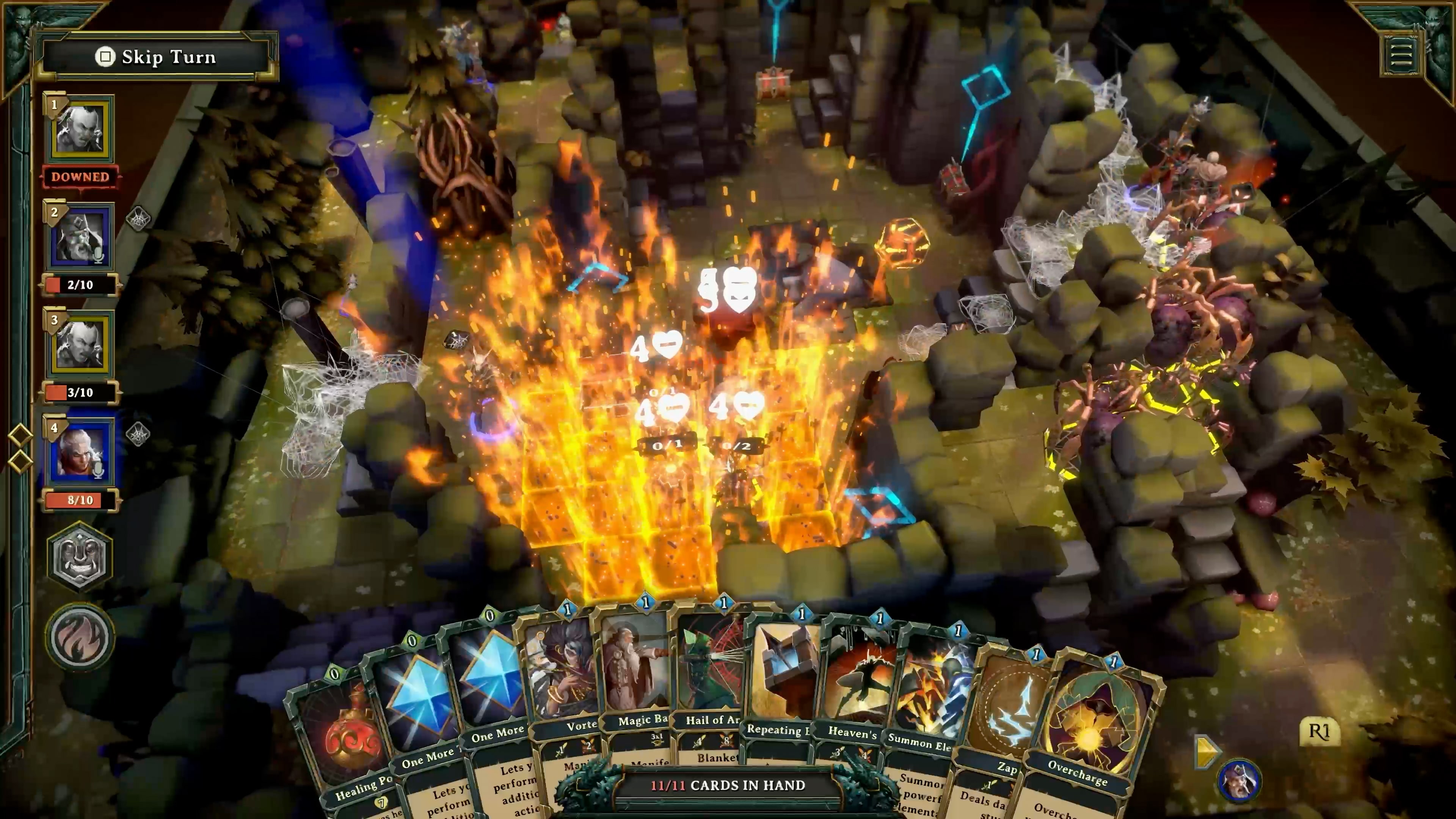Click the round character portrait beside the hand
The height and width of the screenshot is (819, 1456).
[x=1238, y=781]
